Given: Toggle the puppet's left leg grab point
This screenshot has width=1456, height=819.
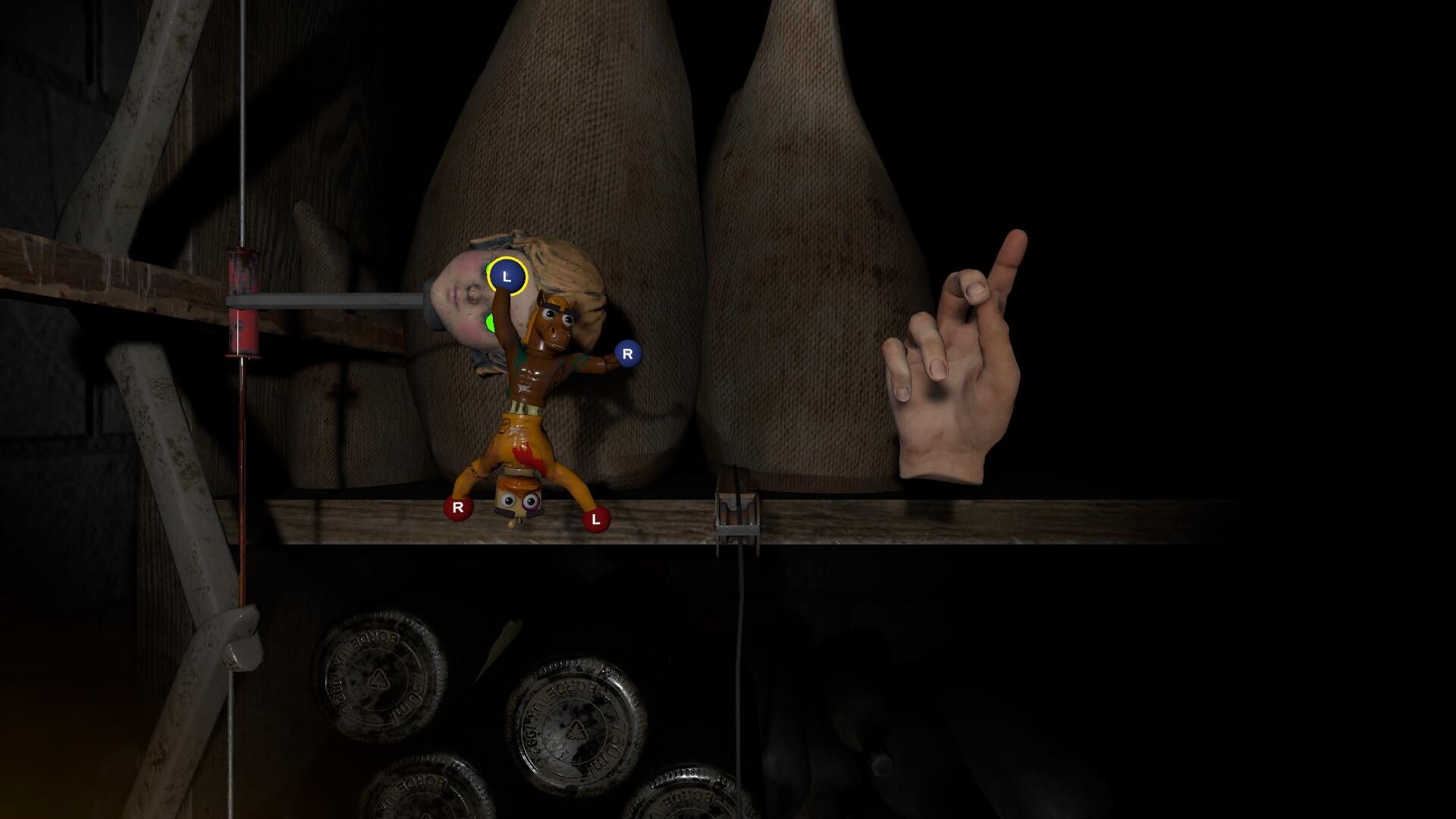Looking at the screenshot, I should [597, 519].
